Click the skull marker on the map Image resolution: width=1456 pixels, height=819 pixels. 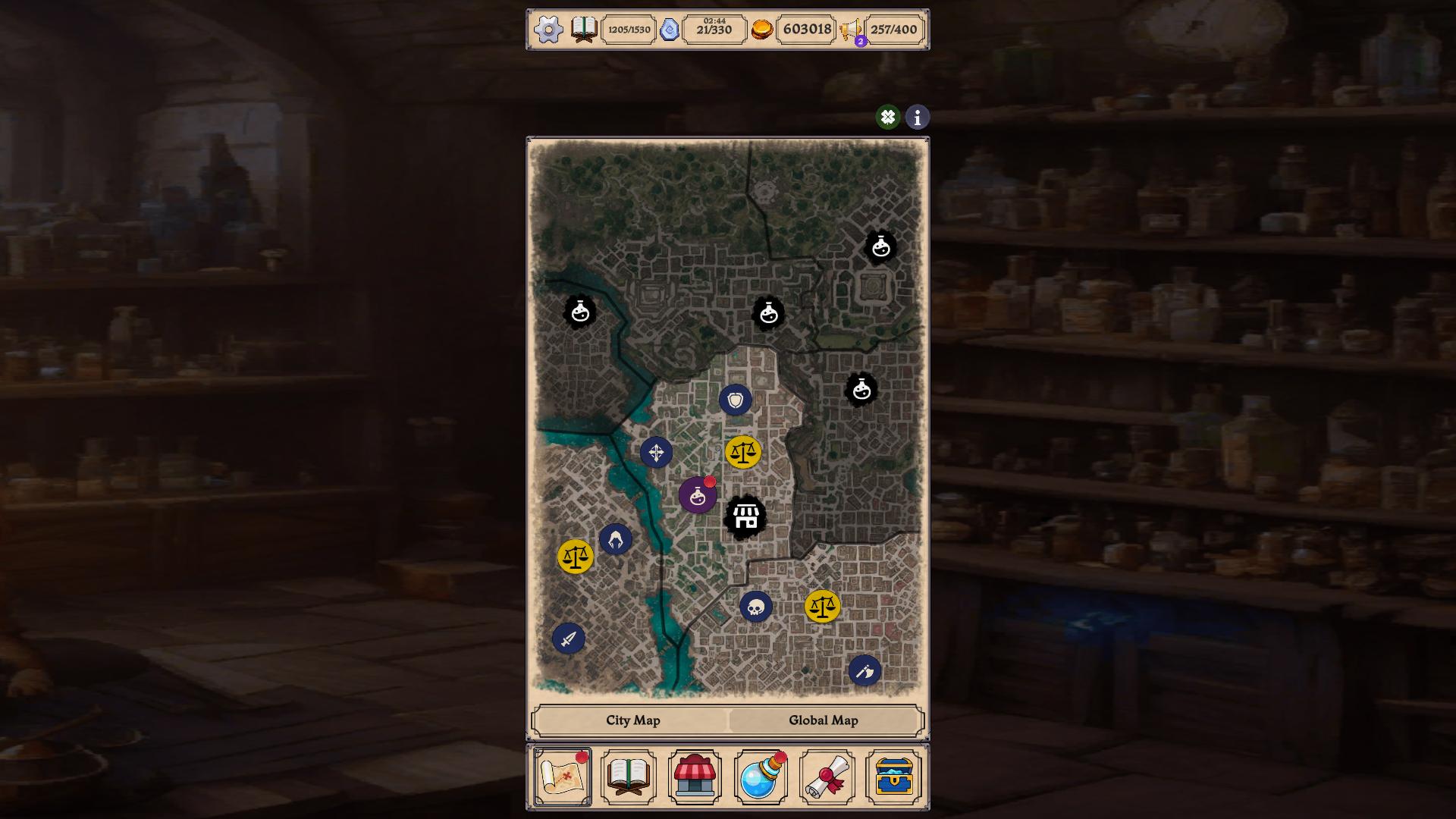[755, 606]
